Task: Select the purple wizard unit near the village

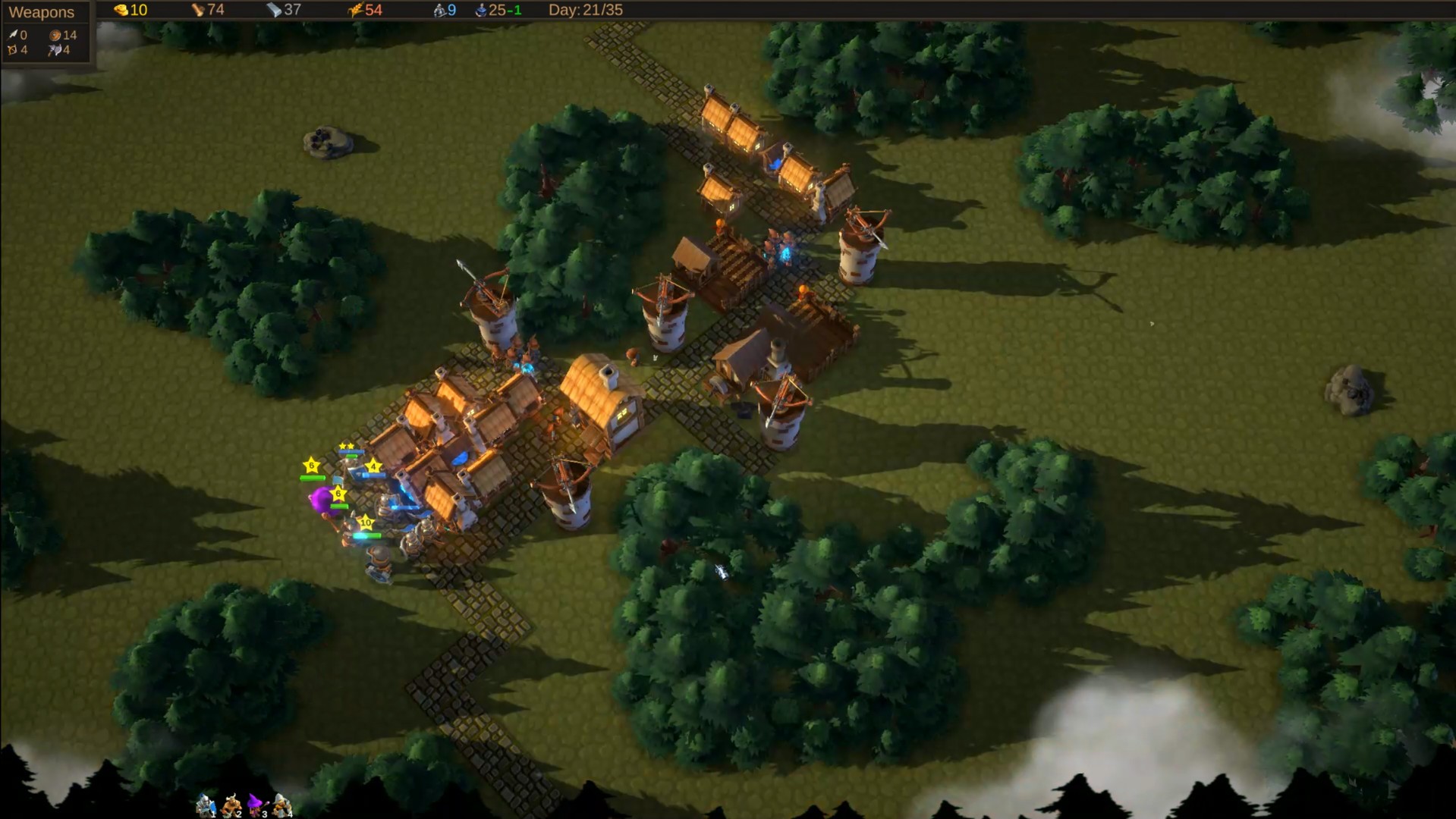Action: click(x=322, y=499)
